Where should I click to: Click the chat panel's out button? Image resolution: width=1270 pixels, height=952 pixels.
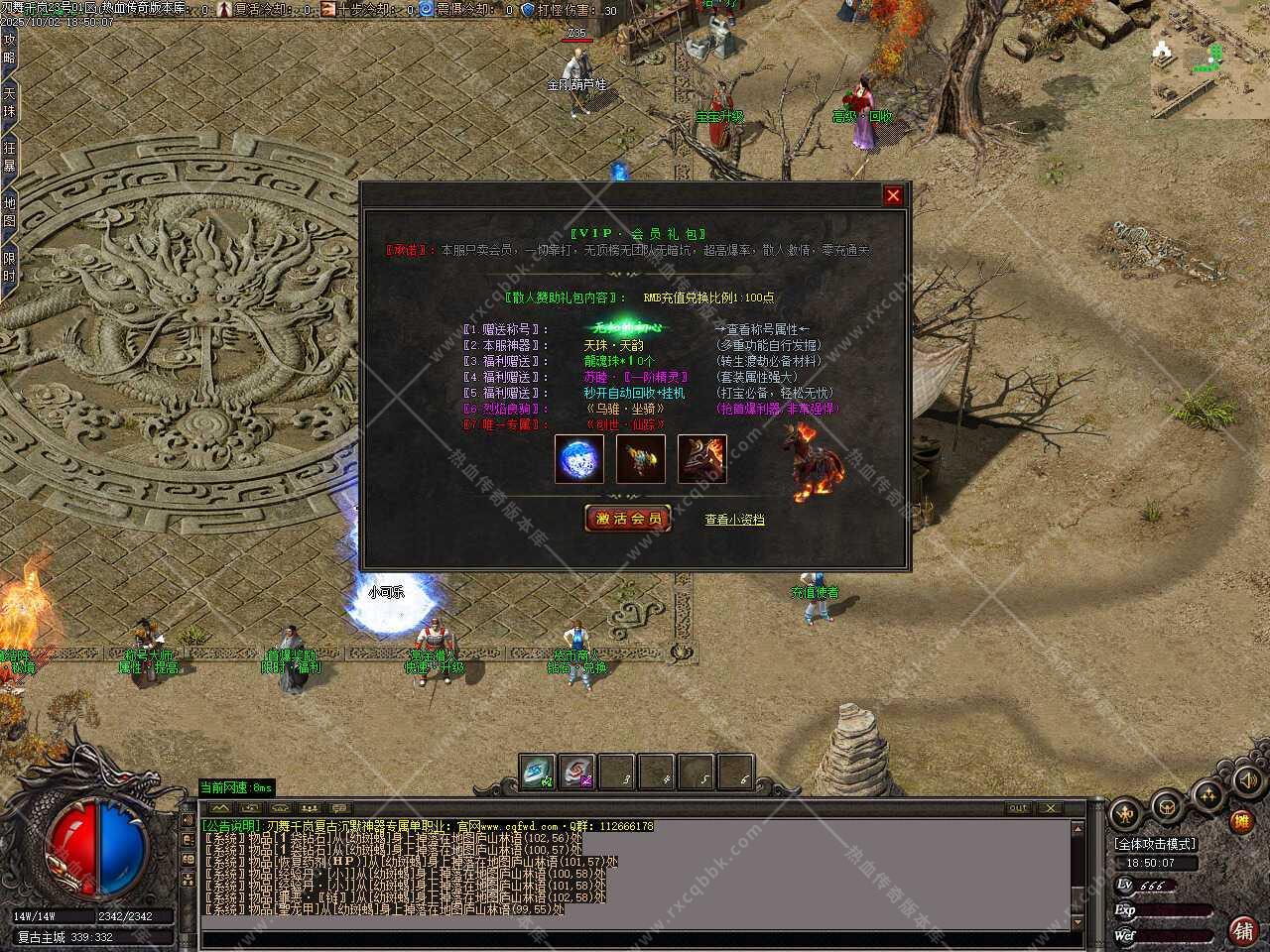click(1018, 808)
